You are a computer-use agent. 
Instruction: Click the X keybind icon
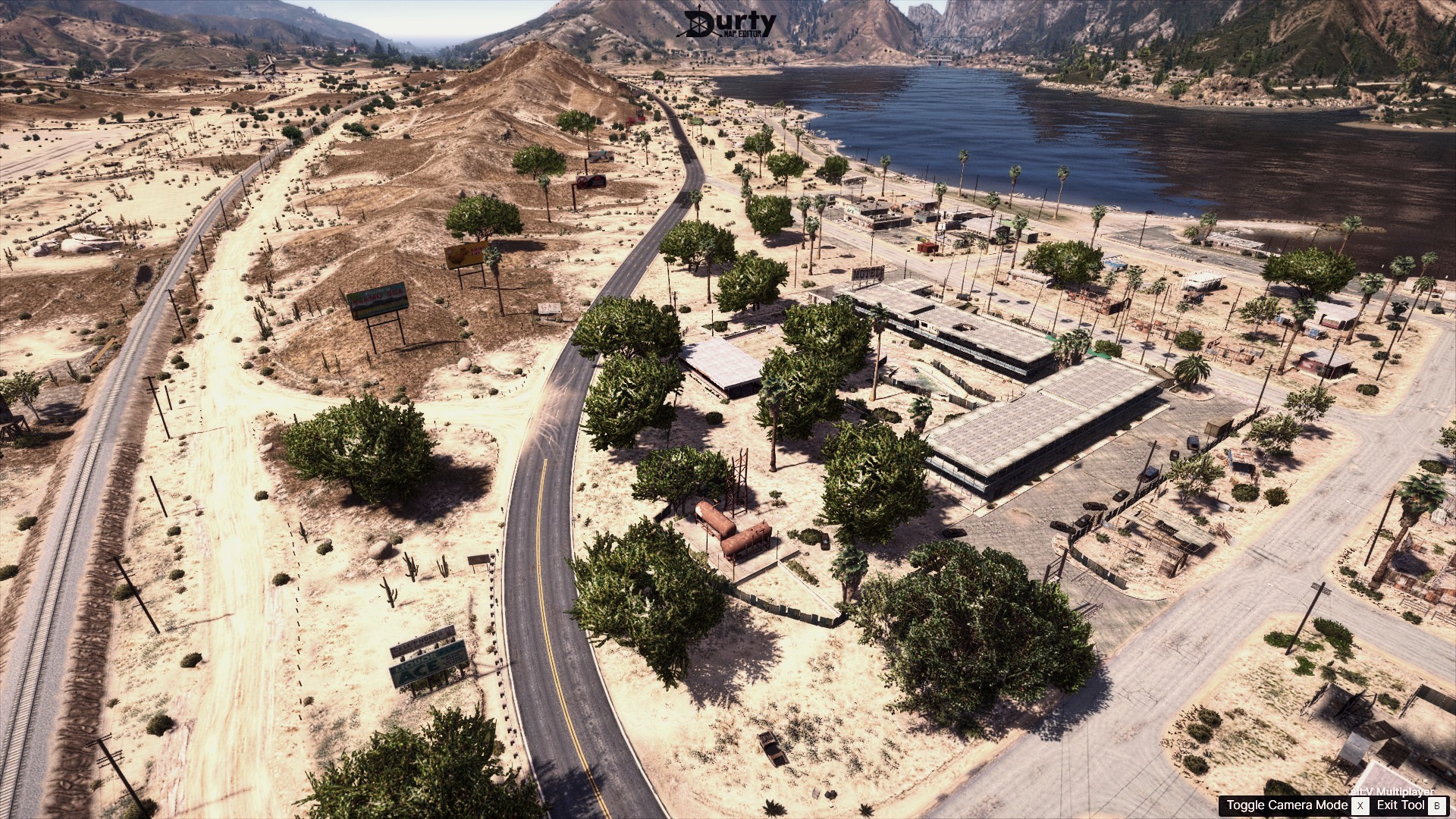click(1360, 805)
